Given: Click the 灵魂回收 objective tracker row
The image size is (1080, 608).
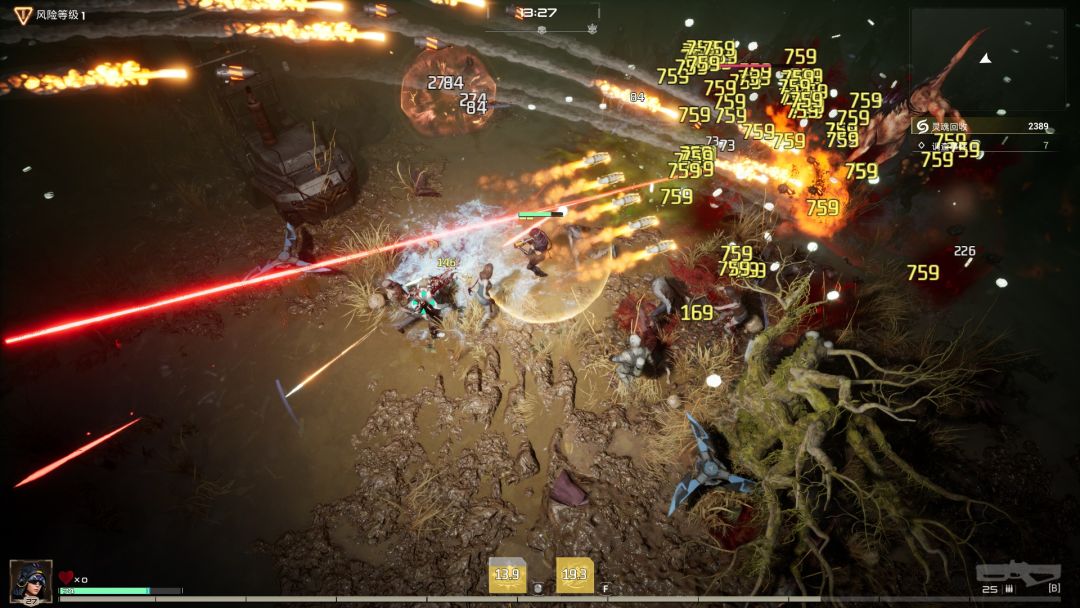Looking at the screenshot, I should tap(983, 126).
